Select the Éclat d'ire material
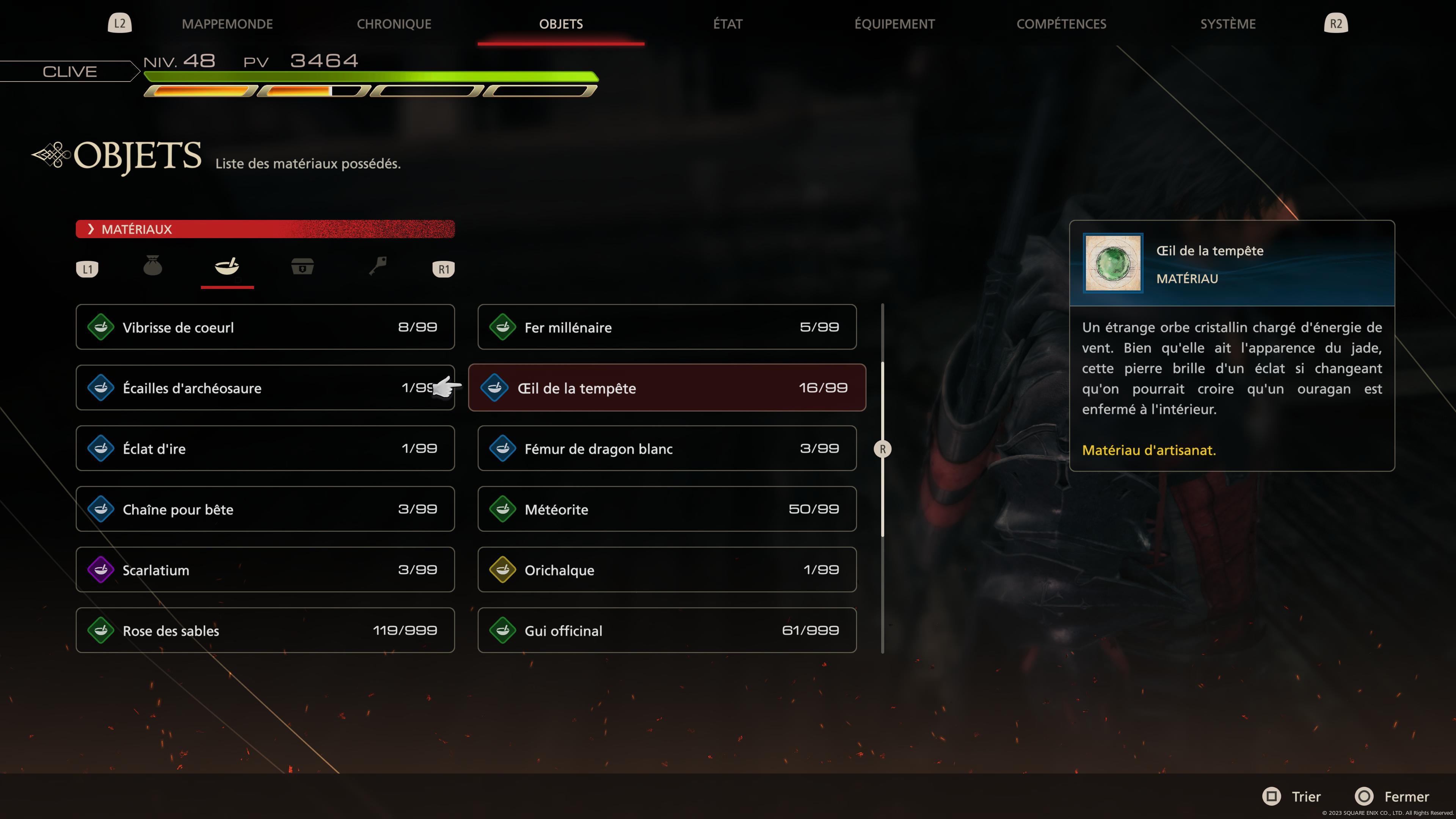The width and height of the screenshot is (1456, 819). [x=265, y=448]
